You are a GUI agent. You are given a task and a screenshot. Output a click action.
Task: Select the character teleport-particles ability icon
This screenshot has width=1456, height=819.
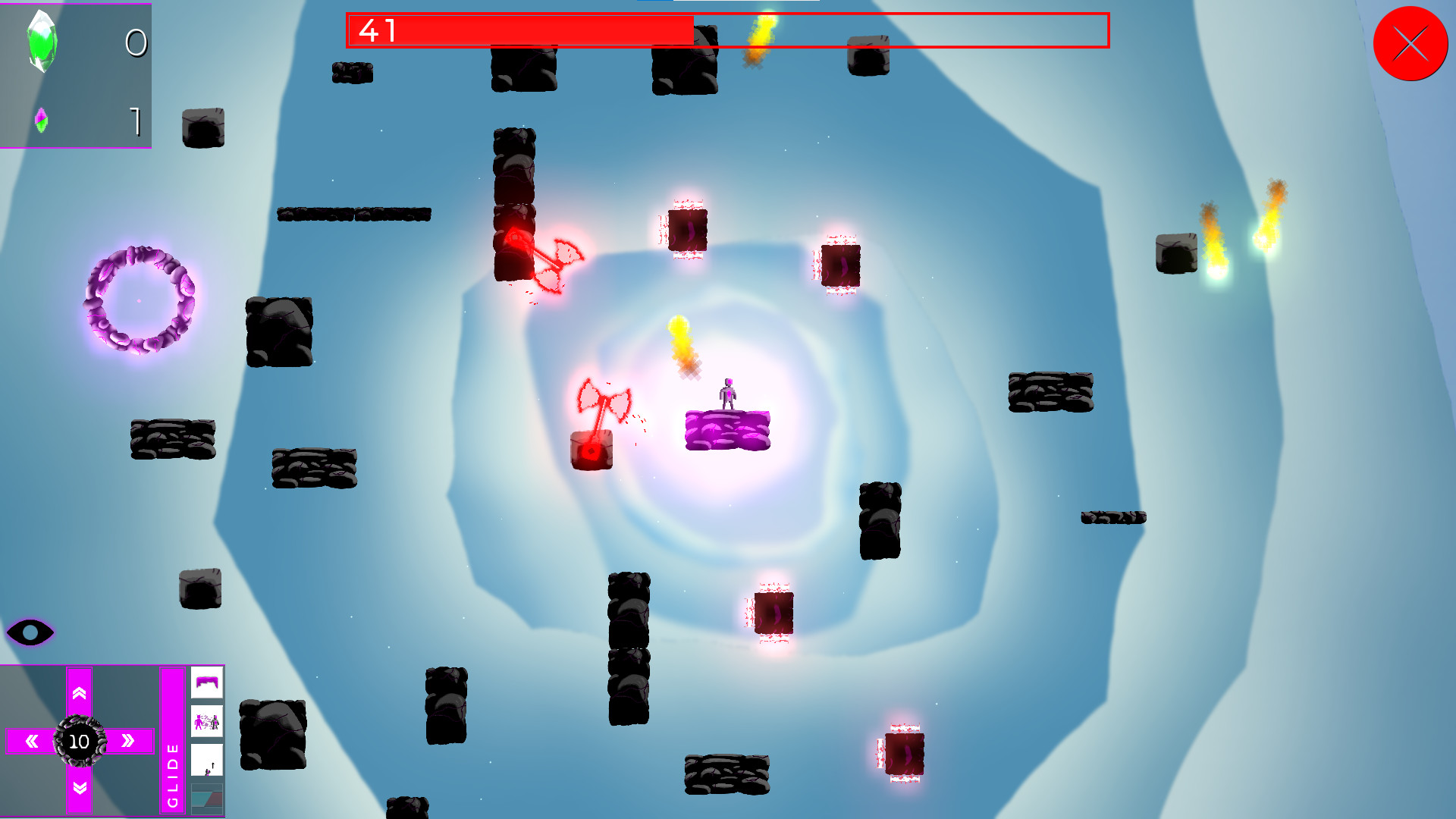point(207,722)
